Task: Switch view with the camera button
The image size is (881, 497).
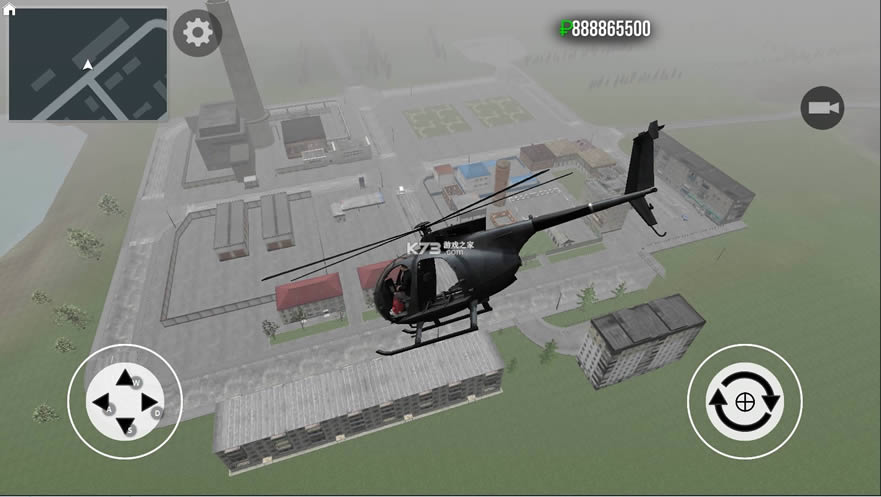Action: point(822,108)
